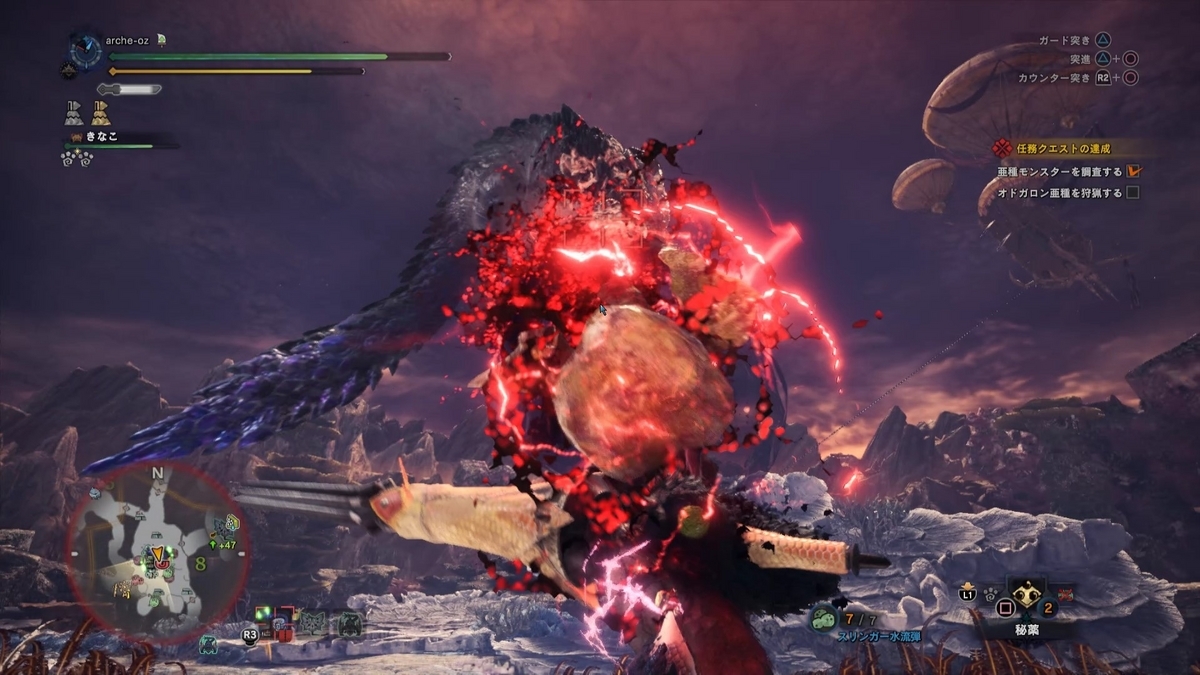1200x675 pixels.
Task: Select the quest time-limit clock icon
Action: (85, 52)
